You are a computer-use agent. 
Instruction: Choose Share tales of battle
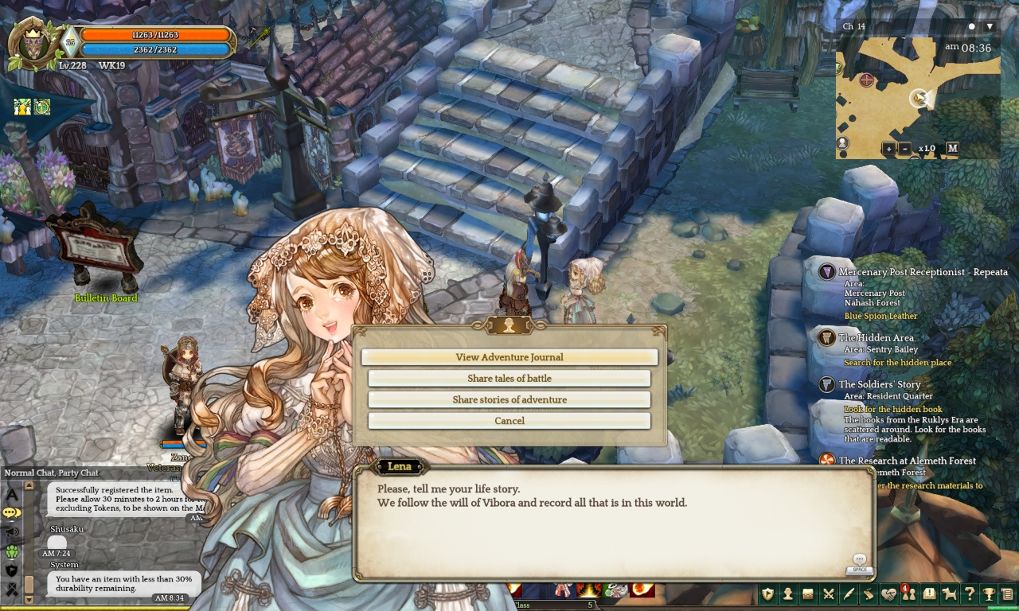click(x=509, y=379)
